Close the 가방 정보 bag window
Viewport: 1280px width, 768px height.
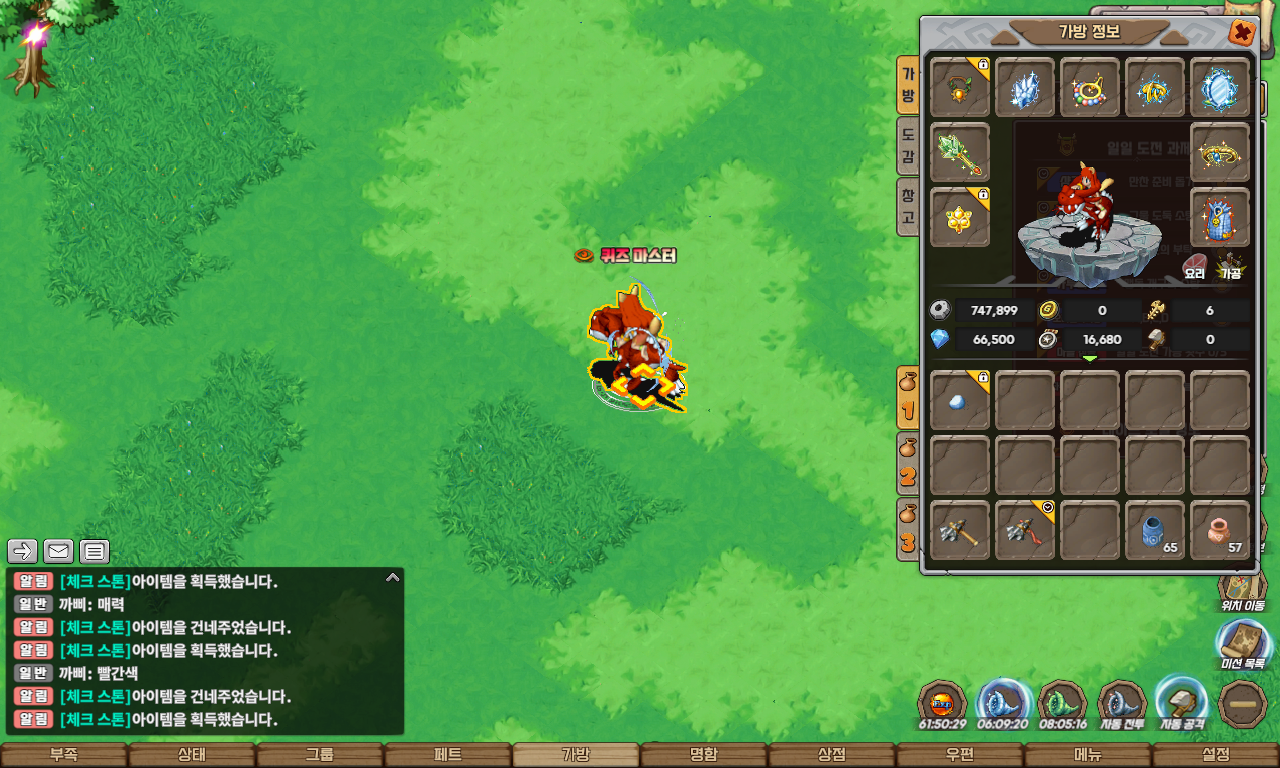point(1242,33)
